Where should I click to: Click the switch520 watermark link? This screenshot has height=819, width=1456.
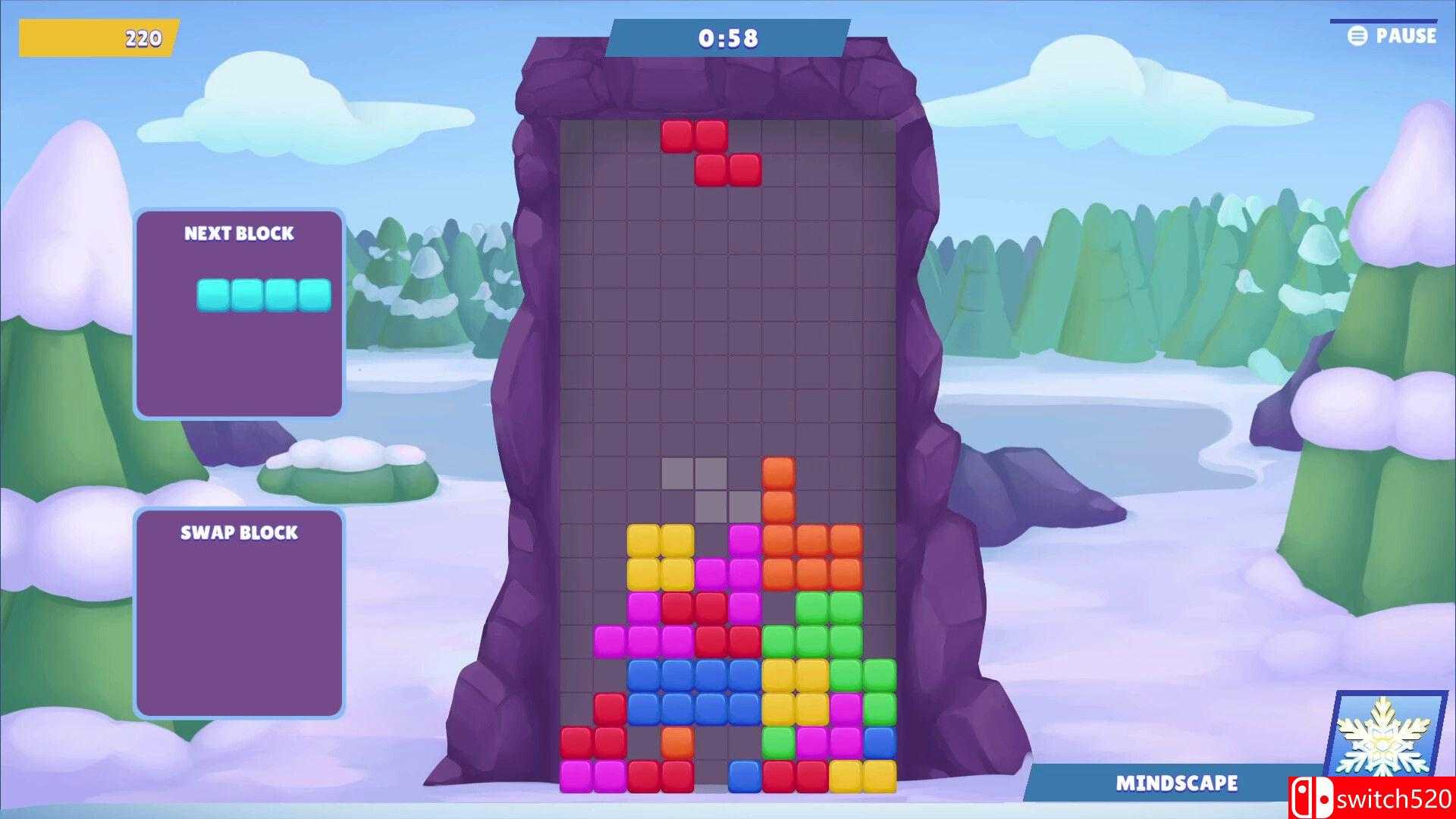coord(1395,797)
